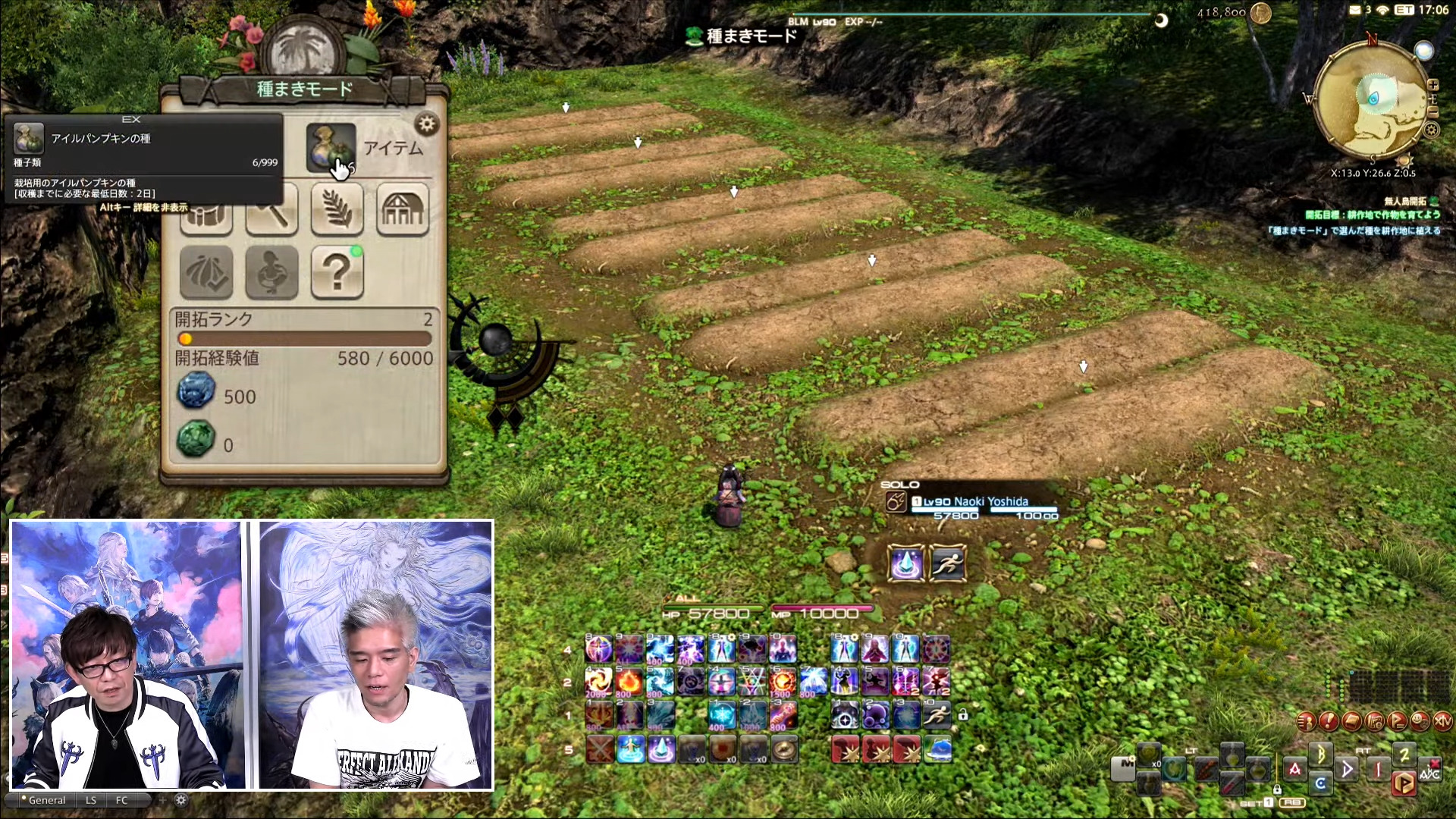The image size is (1456, 819).
Task: Cast the Fire spell with flame icon
Action: [629, 682]
